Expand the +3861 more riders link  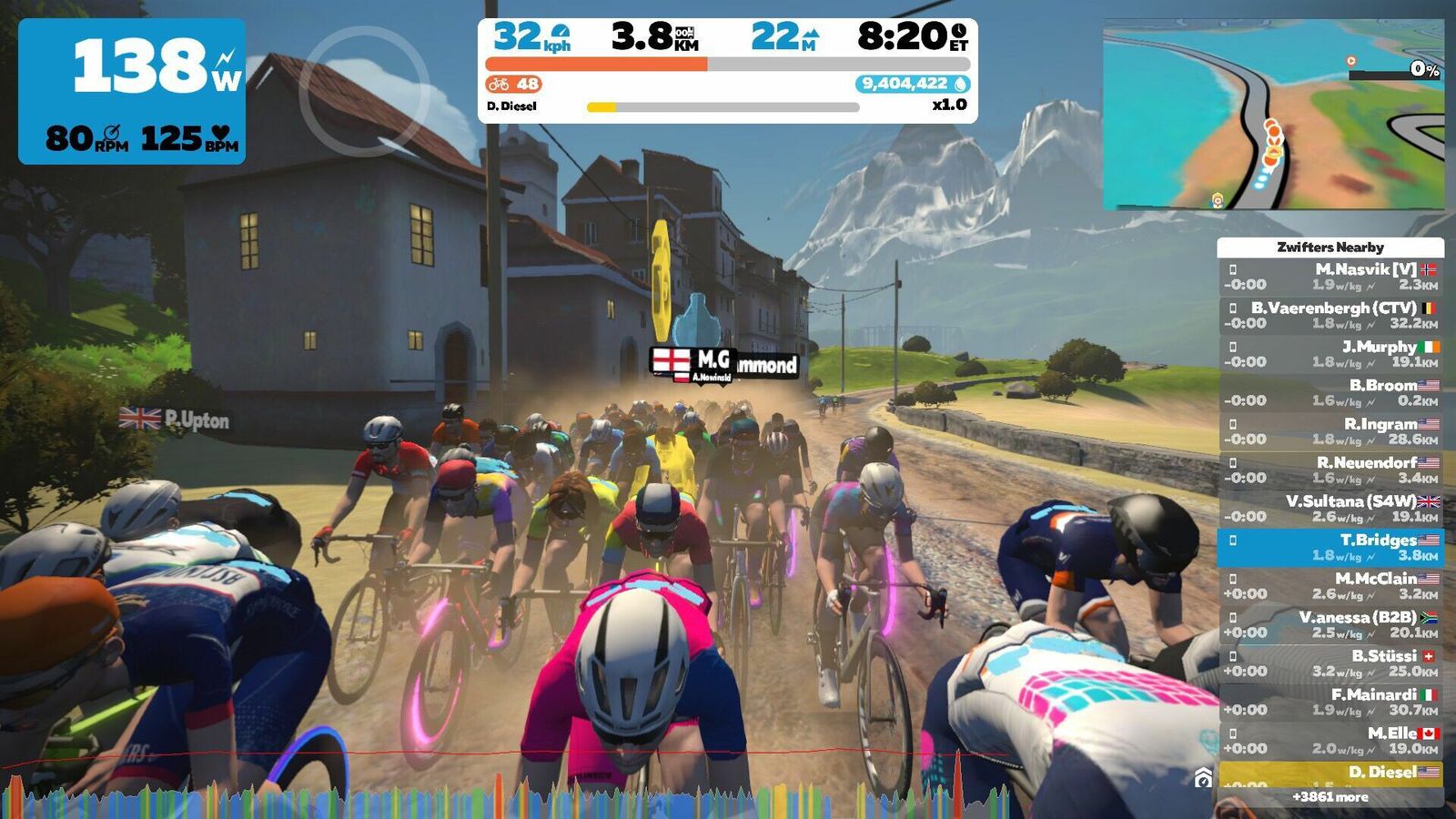[x=1330, y=797]
